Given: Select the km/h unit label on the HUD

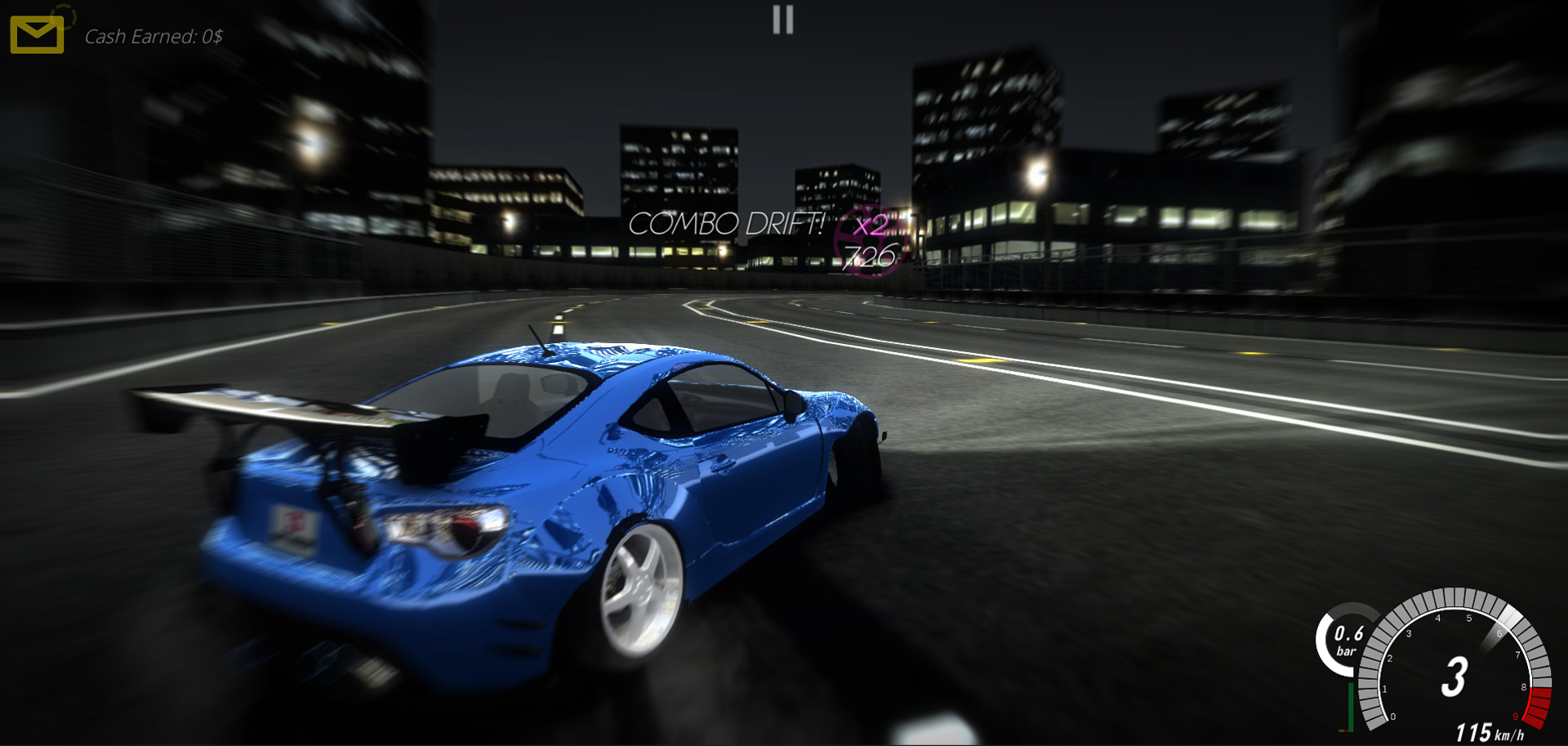Looking at the screenshot, I should pyautogui.click(x=1510, y=735).
